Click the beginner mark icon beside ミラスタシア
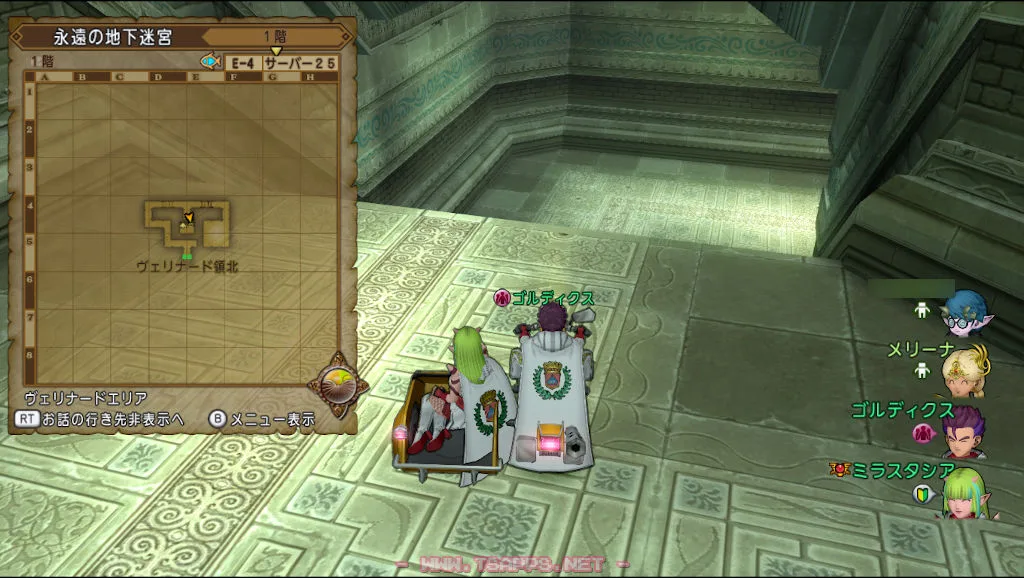The height and width of the screenshot is (578, 1024). pyautogui.click(x=923, y=493)
